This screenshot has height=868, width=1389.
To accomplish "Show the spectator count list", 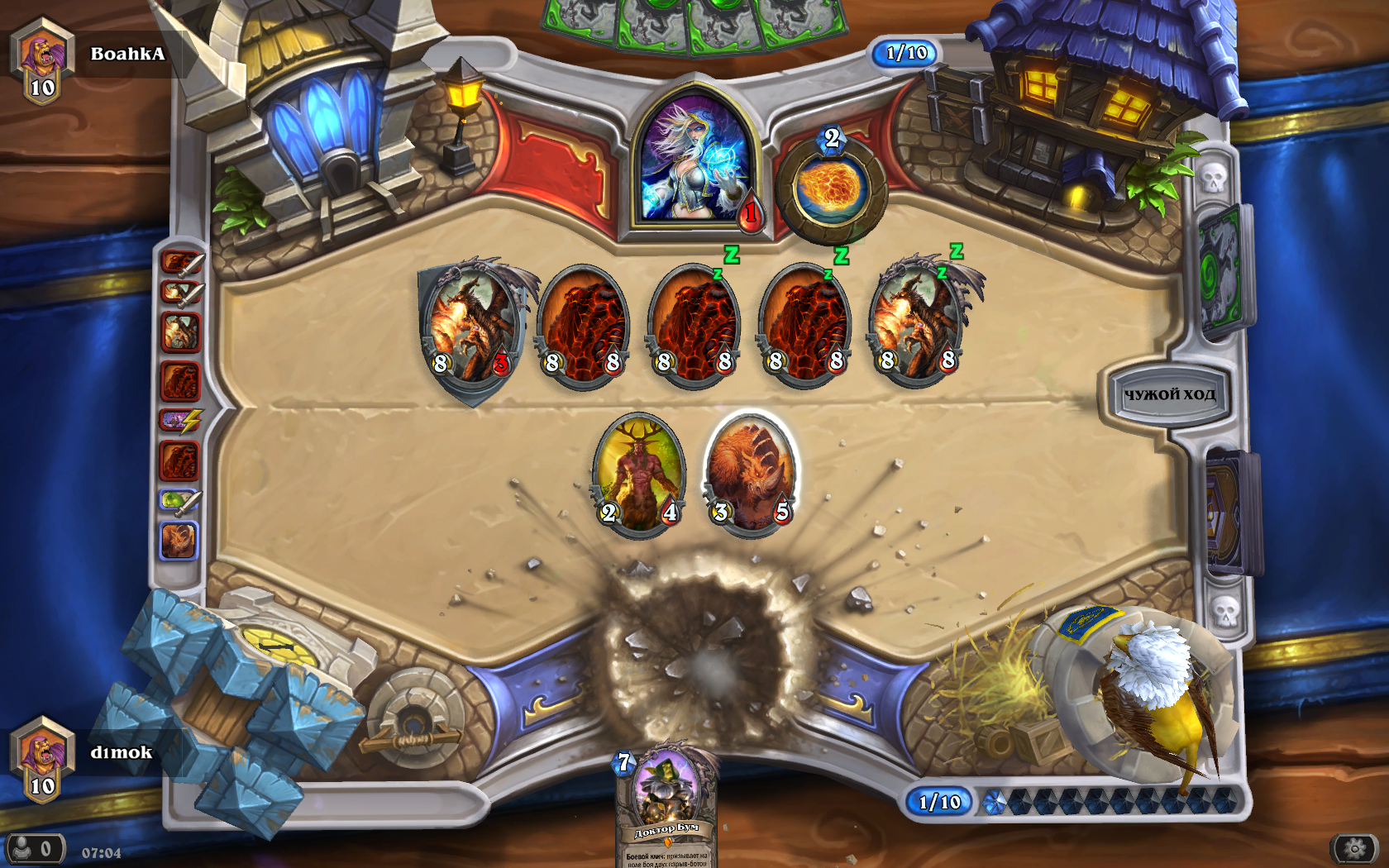I will coord(34,849).
